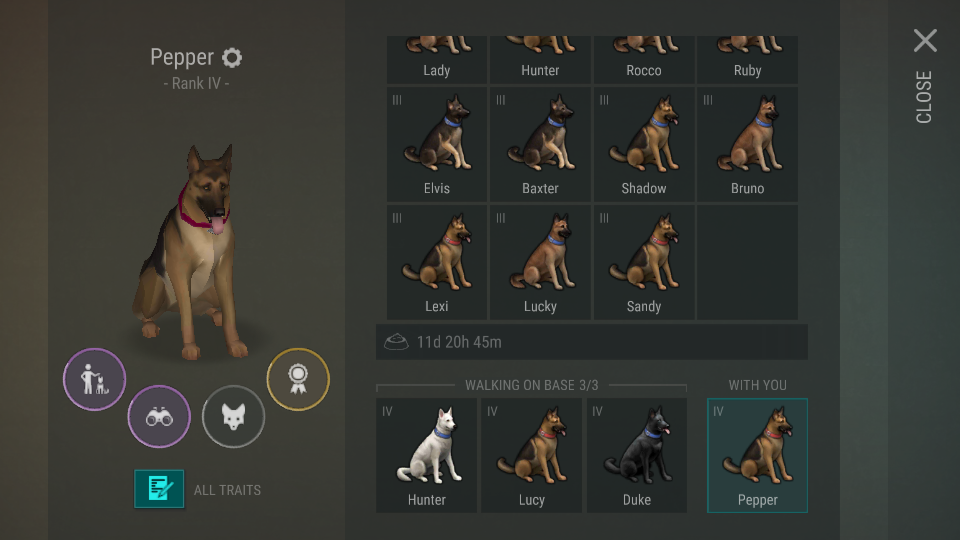Select the dog named Lucky
Screen dimensions: 960x540
540,262
